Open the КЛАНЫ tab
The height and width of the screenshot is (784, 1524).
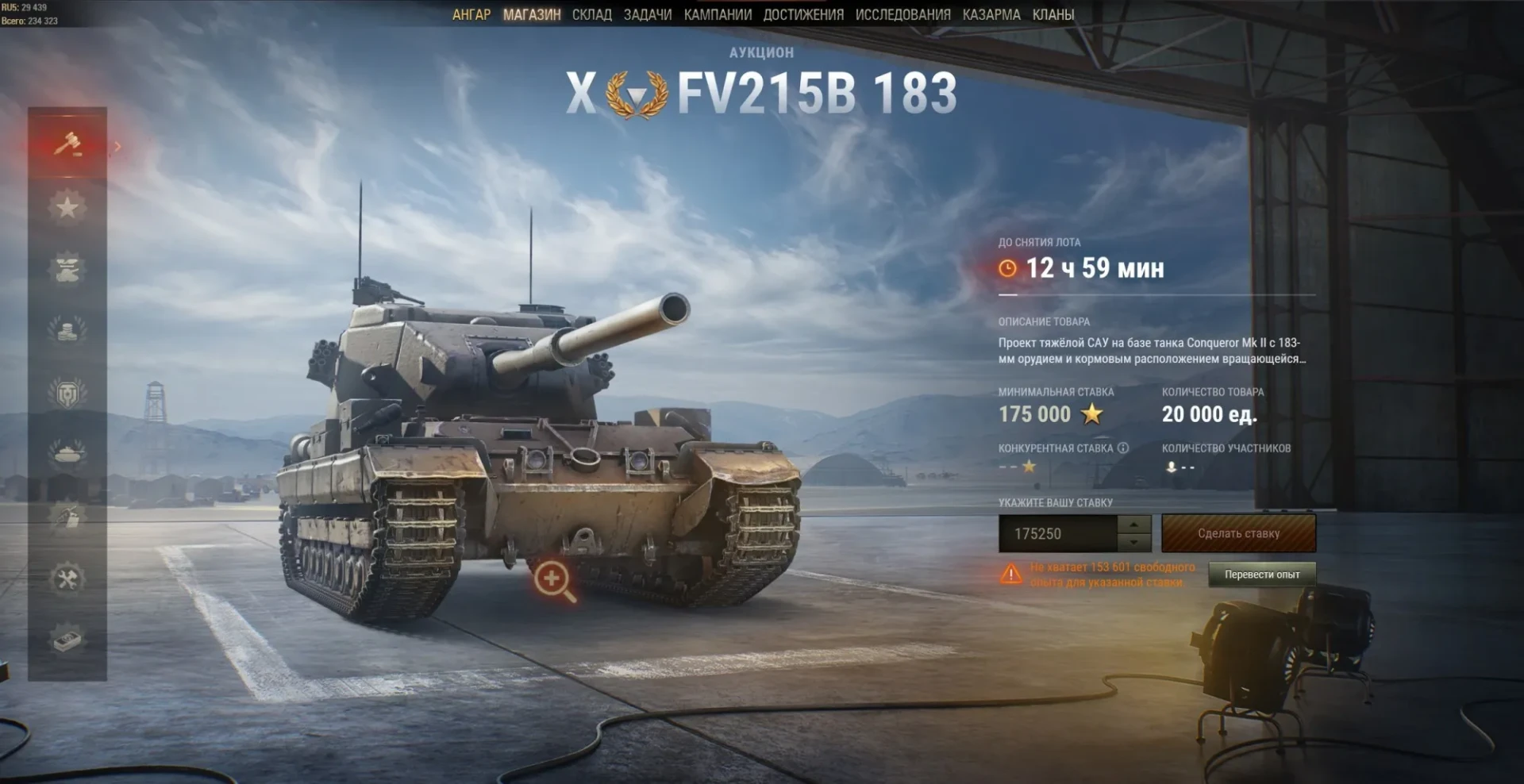tap(1053, 14)
